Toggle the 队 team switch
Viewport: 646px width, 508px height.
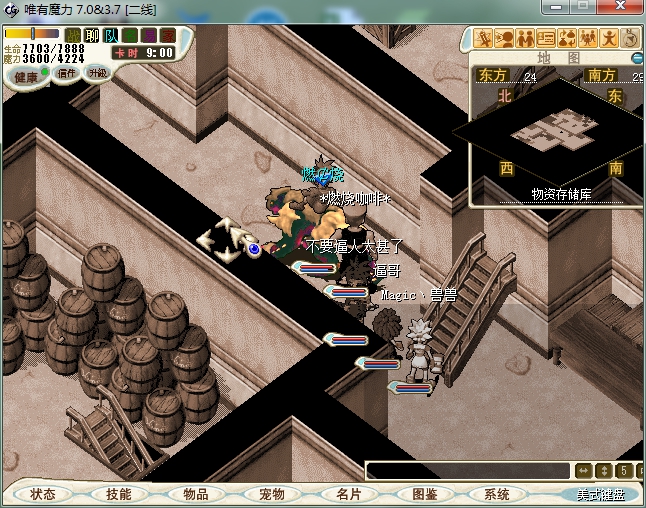(111, 36)
